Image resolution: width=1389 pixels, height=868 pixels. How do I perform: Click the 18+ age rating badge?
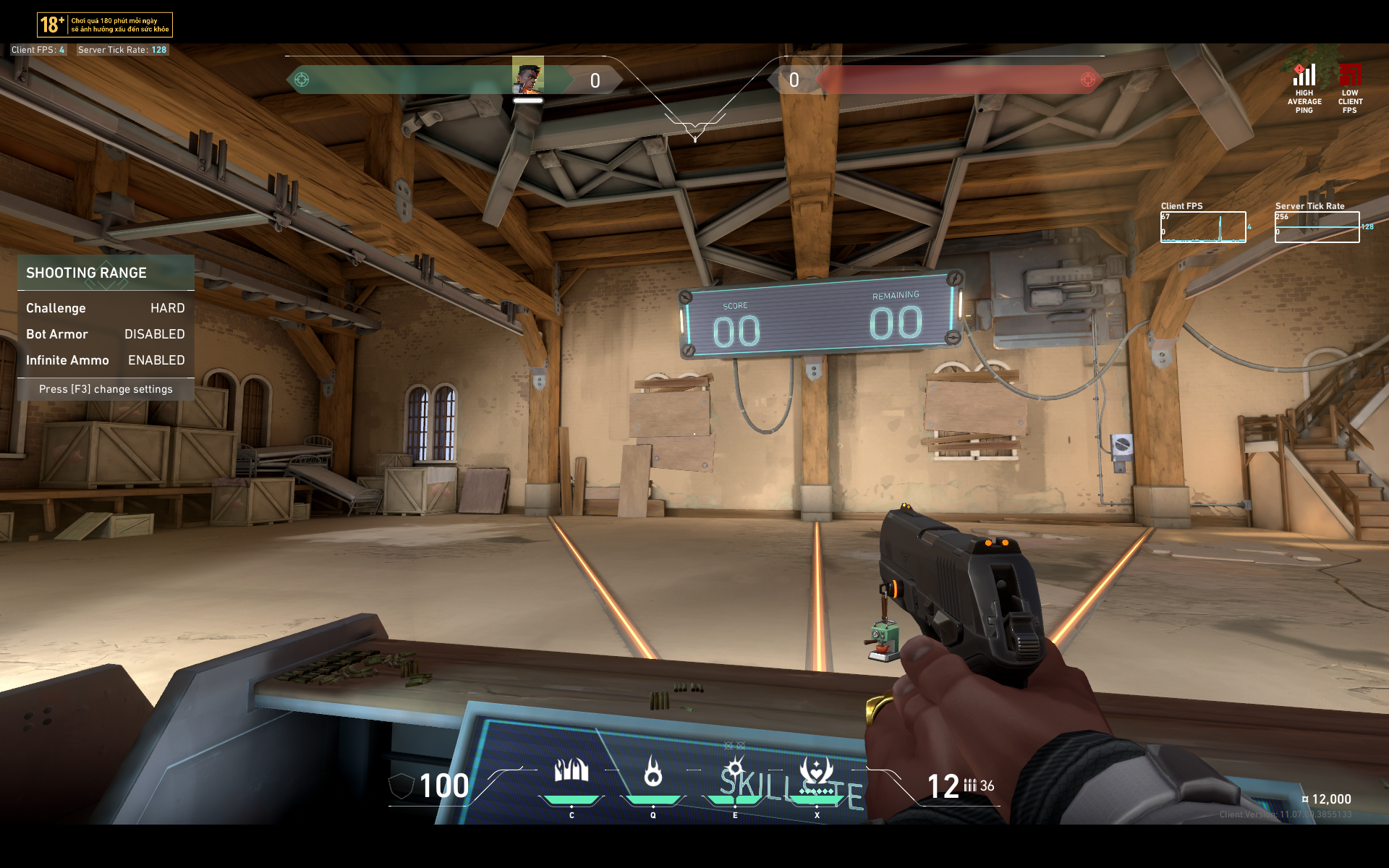click(52, 25)
